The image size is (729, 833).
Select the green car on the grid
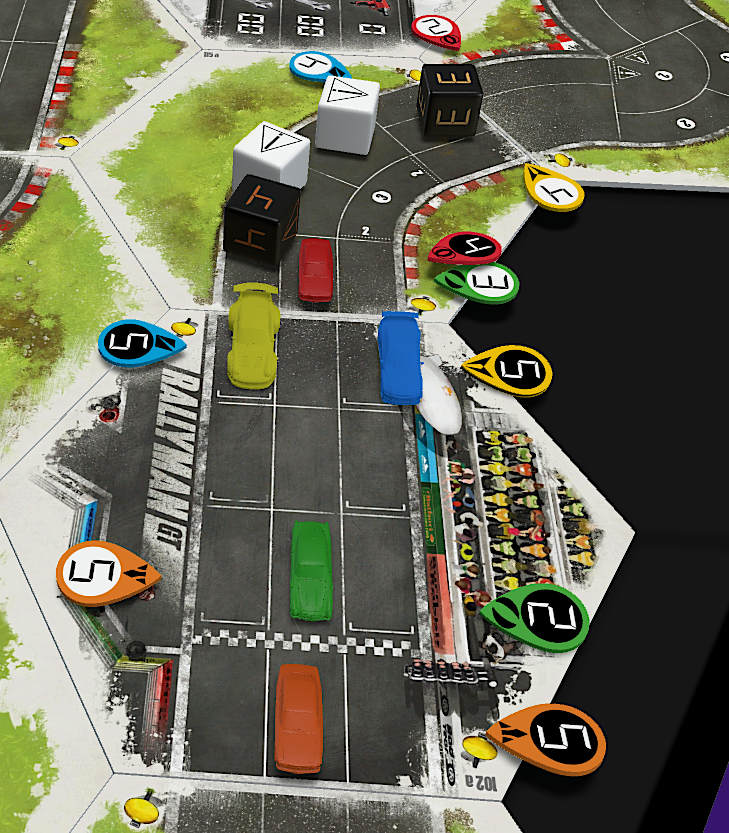tap(311, 569)
